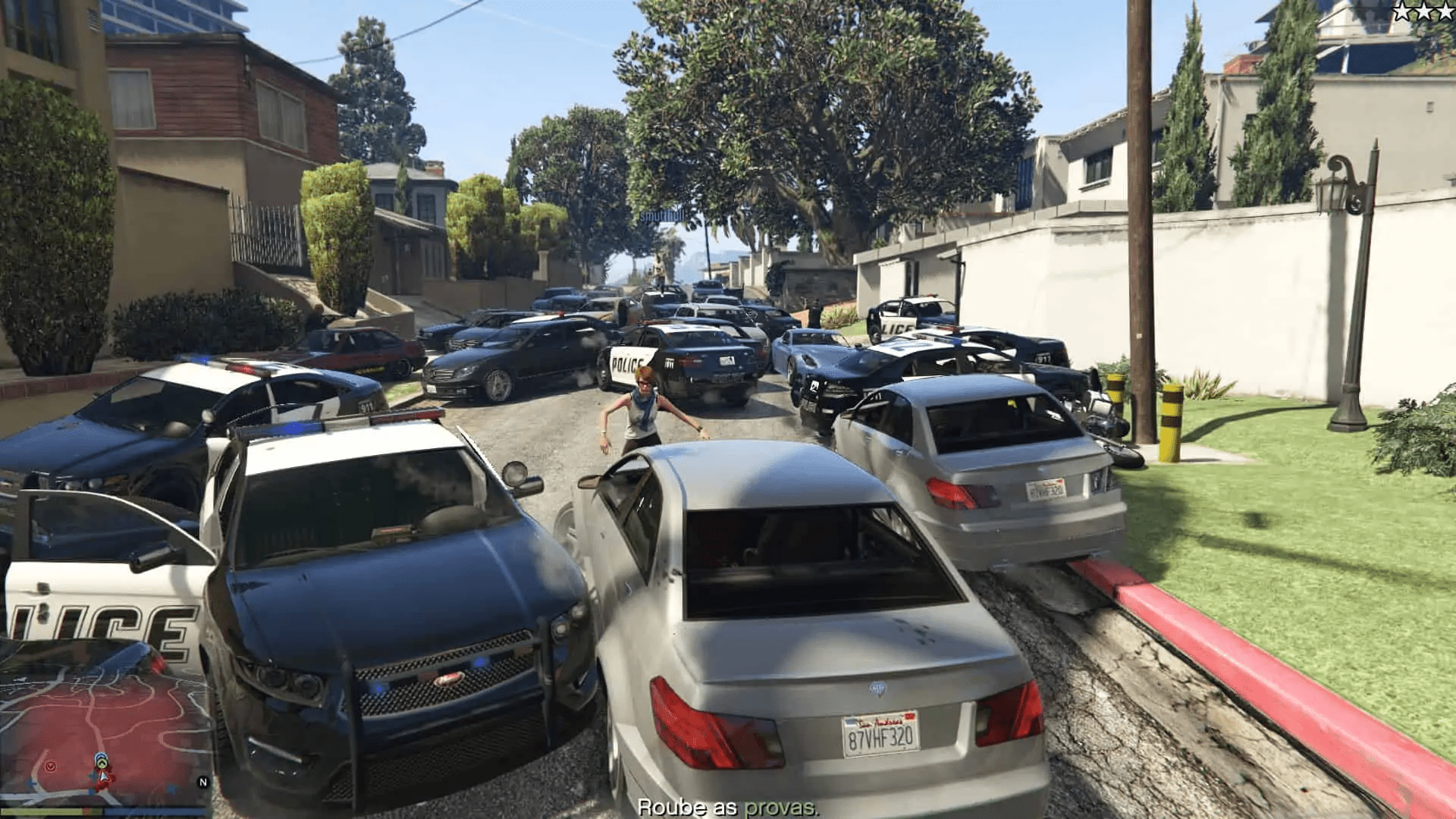The height and width of the screenshot is (819, 1456).
Task: Click the green health bar below the minimap
Action: [x=53, y=810]
